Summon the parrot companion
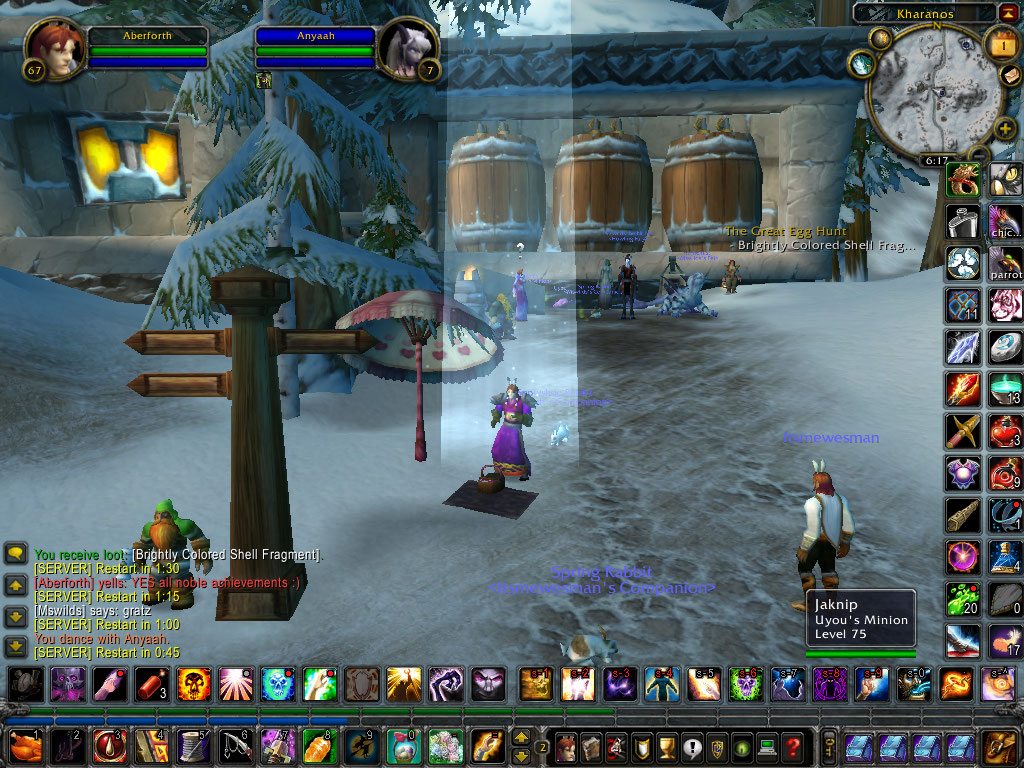The image size is (1024, 768). coord(1005,263)
